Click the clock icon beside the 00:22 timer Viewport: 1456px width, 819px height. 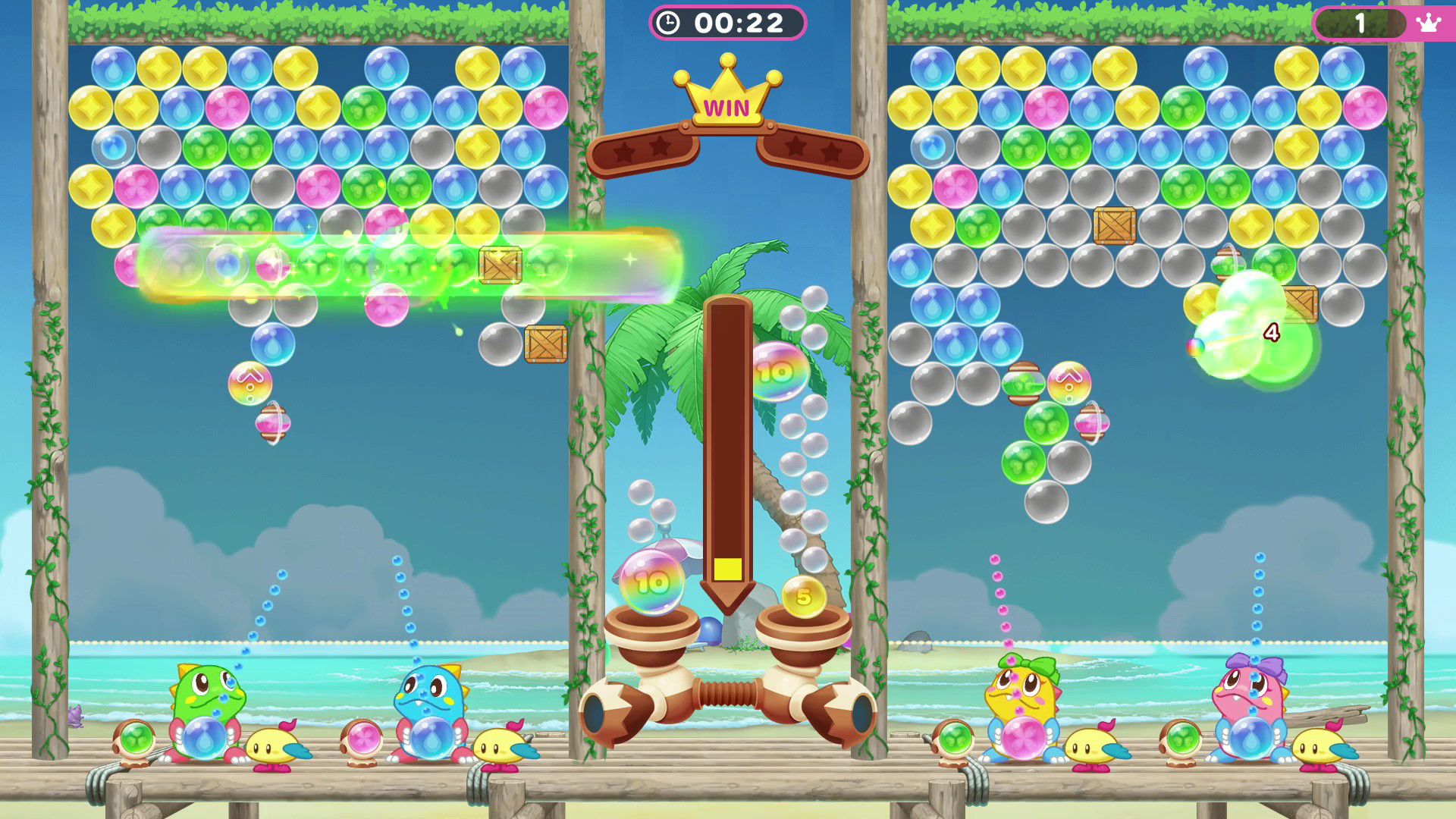(668, 22)
